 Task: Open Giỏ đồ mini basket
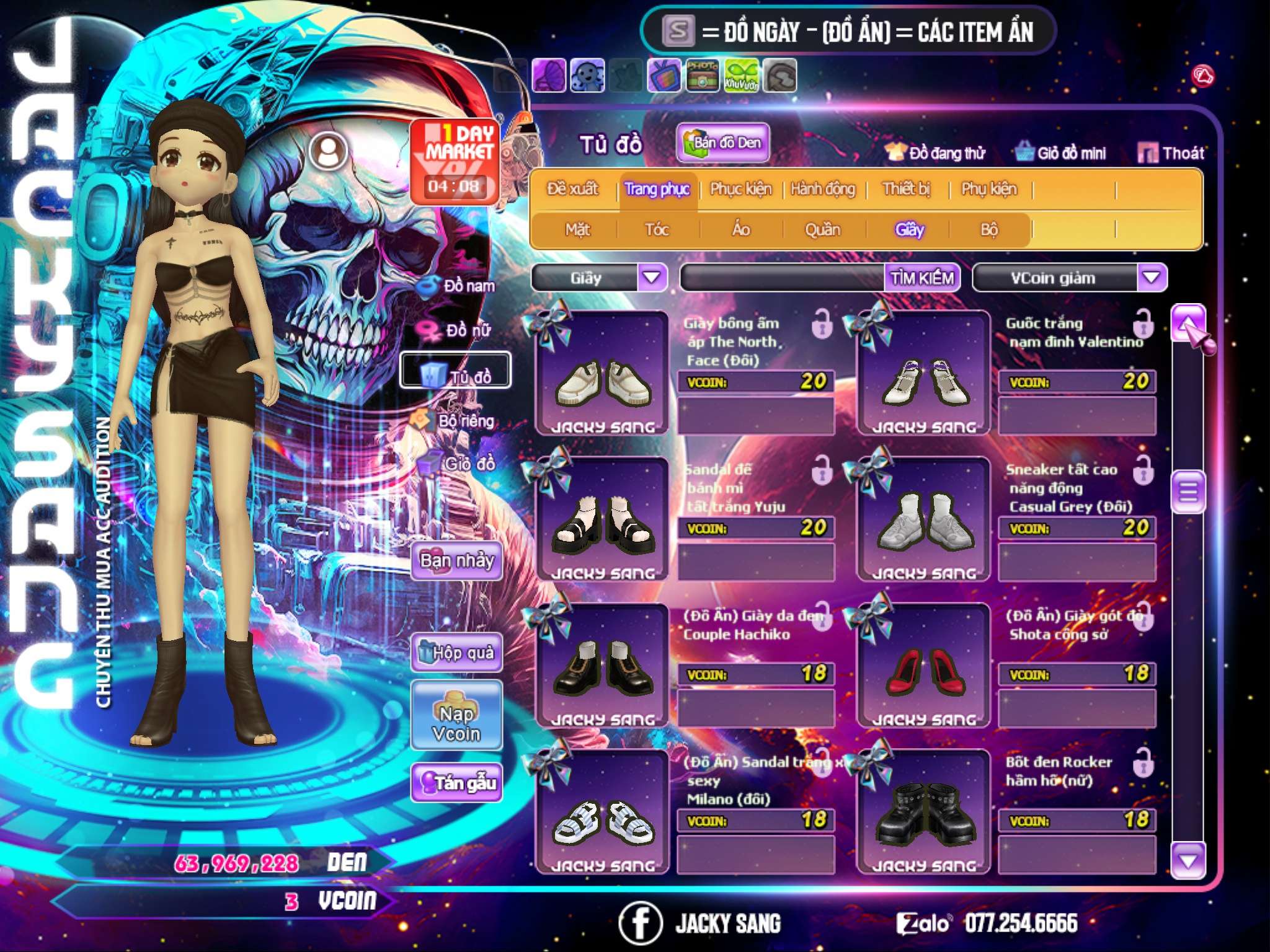pyautogui.click(x=1061, y=153)
